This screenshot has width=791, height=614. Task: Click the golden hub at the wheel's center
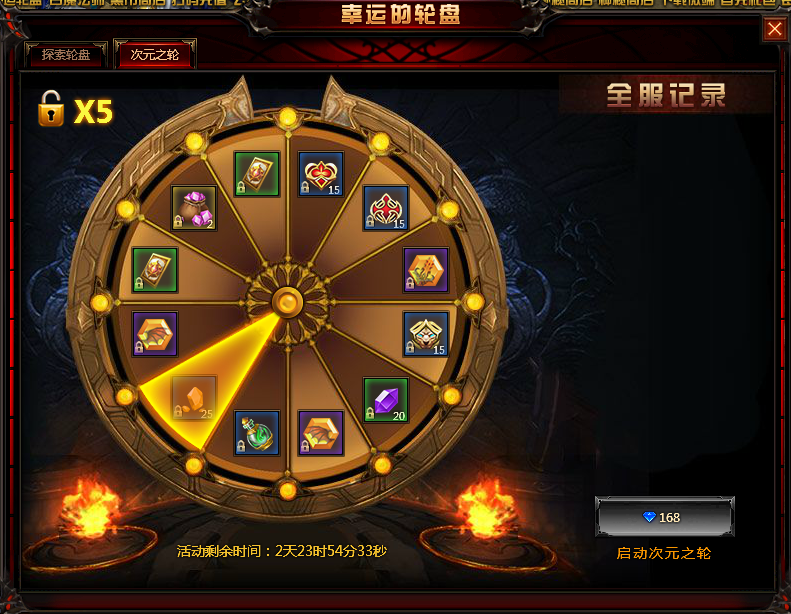point(287,301)
